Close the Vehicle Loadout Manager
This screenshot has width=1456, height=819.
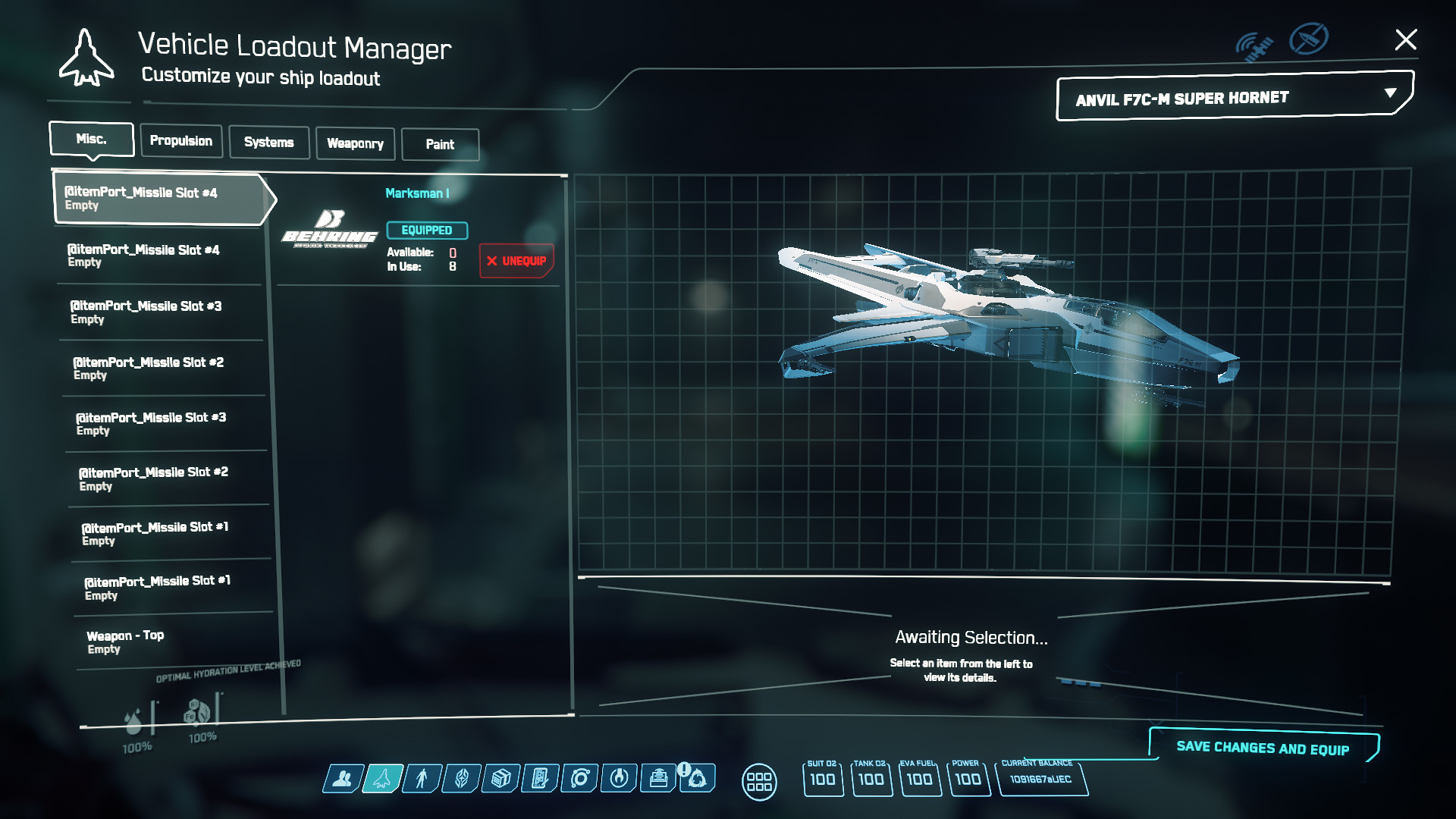point(1405,40)
